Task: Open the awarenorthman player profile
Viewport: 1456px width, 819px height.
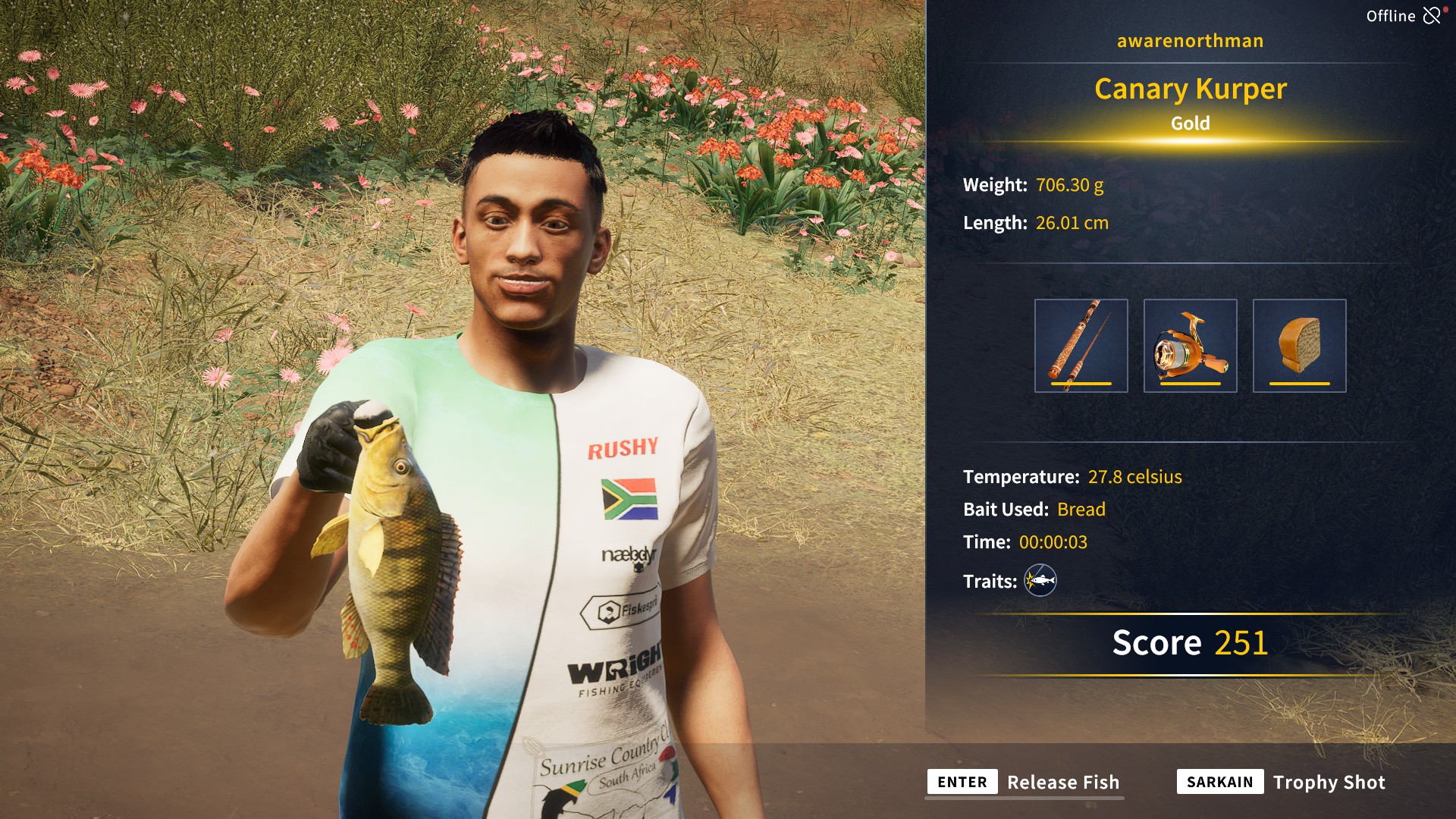Action: pos(1189,41)
